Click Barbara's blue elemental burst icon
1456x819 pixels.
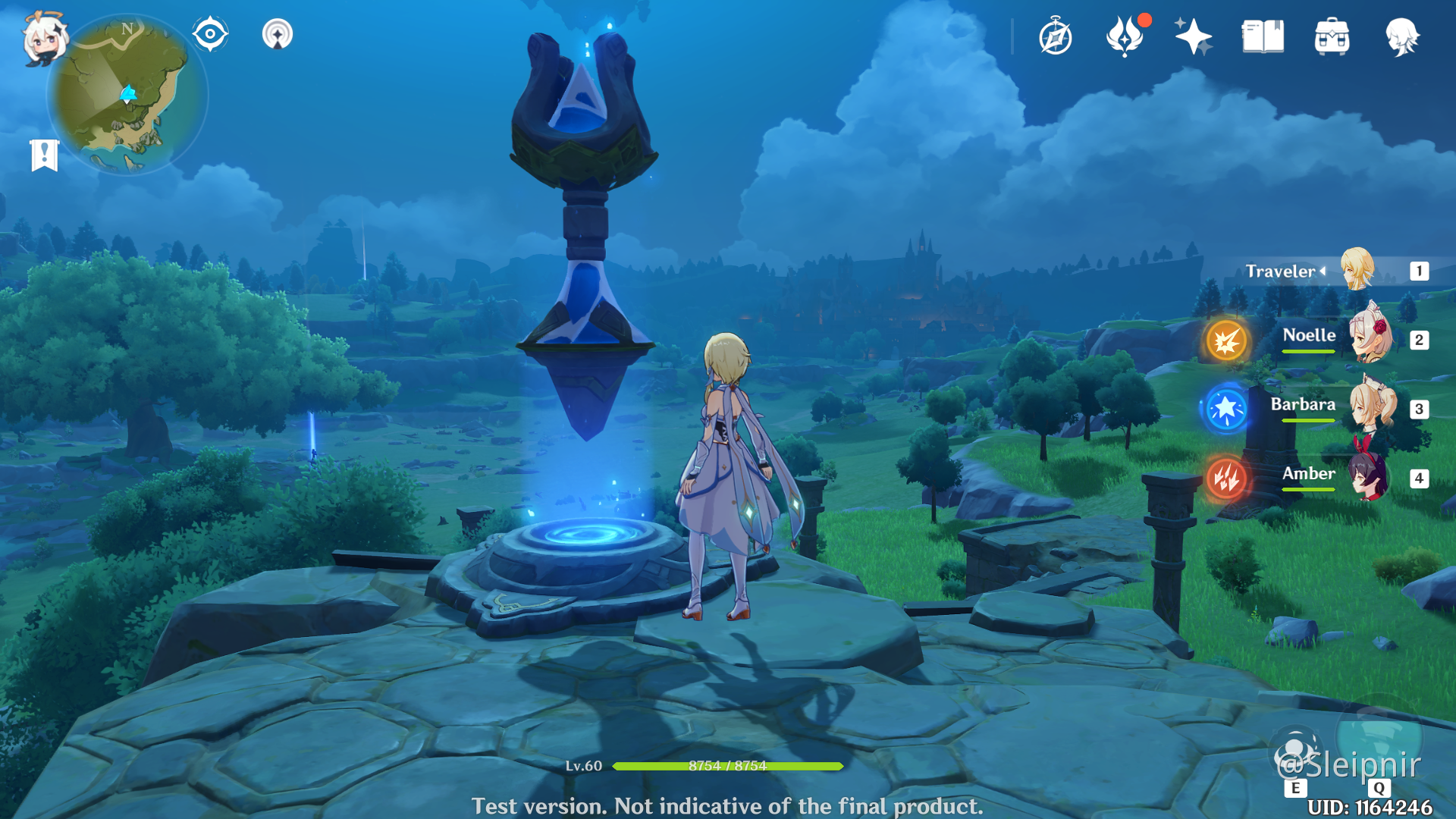point(1226,409)
